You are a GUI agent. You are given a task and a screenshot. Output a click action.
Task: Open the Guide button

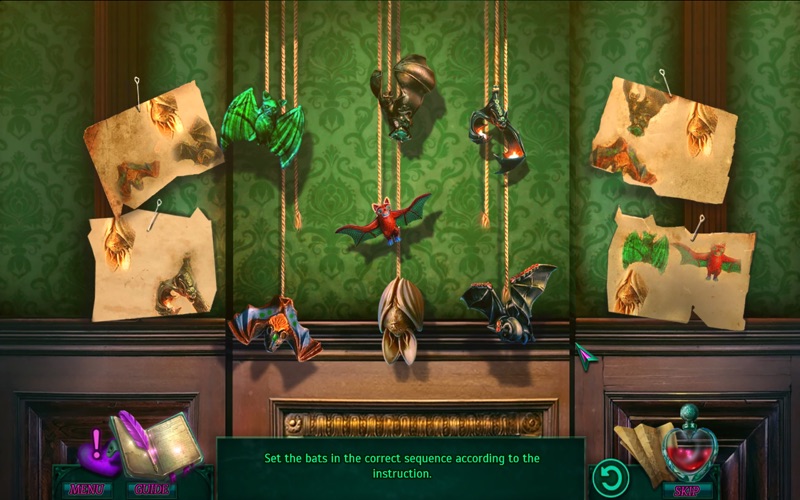[150, 489]
